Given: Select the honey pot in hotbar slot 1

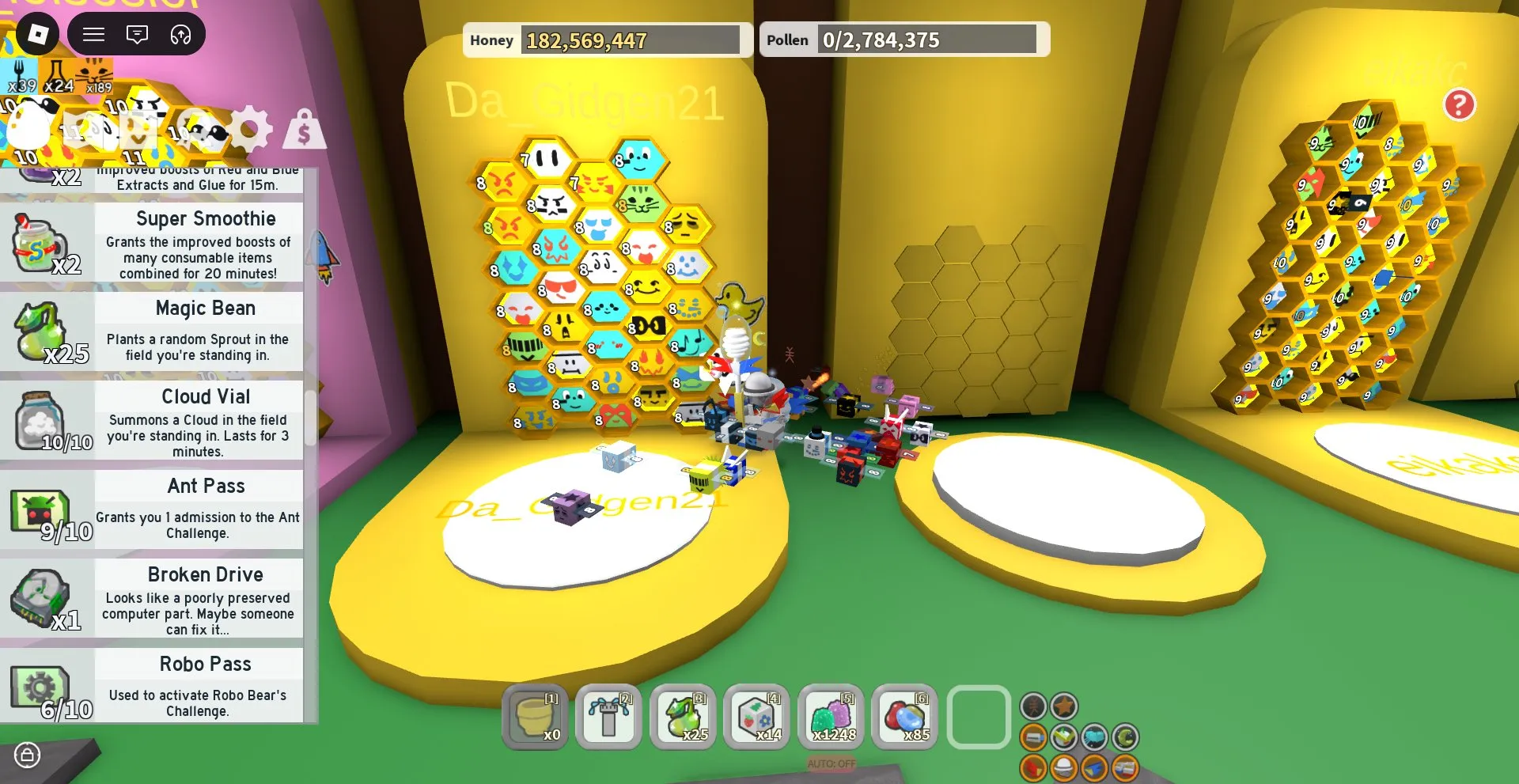Looking at the screenshot, I should point(534,716).
